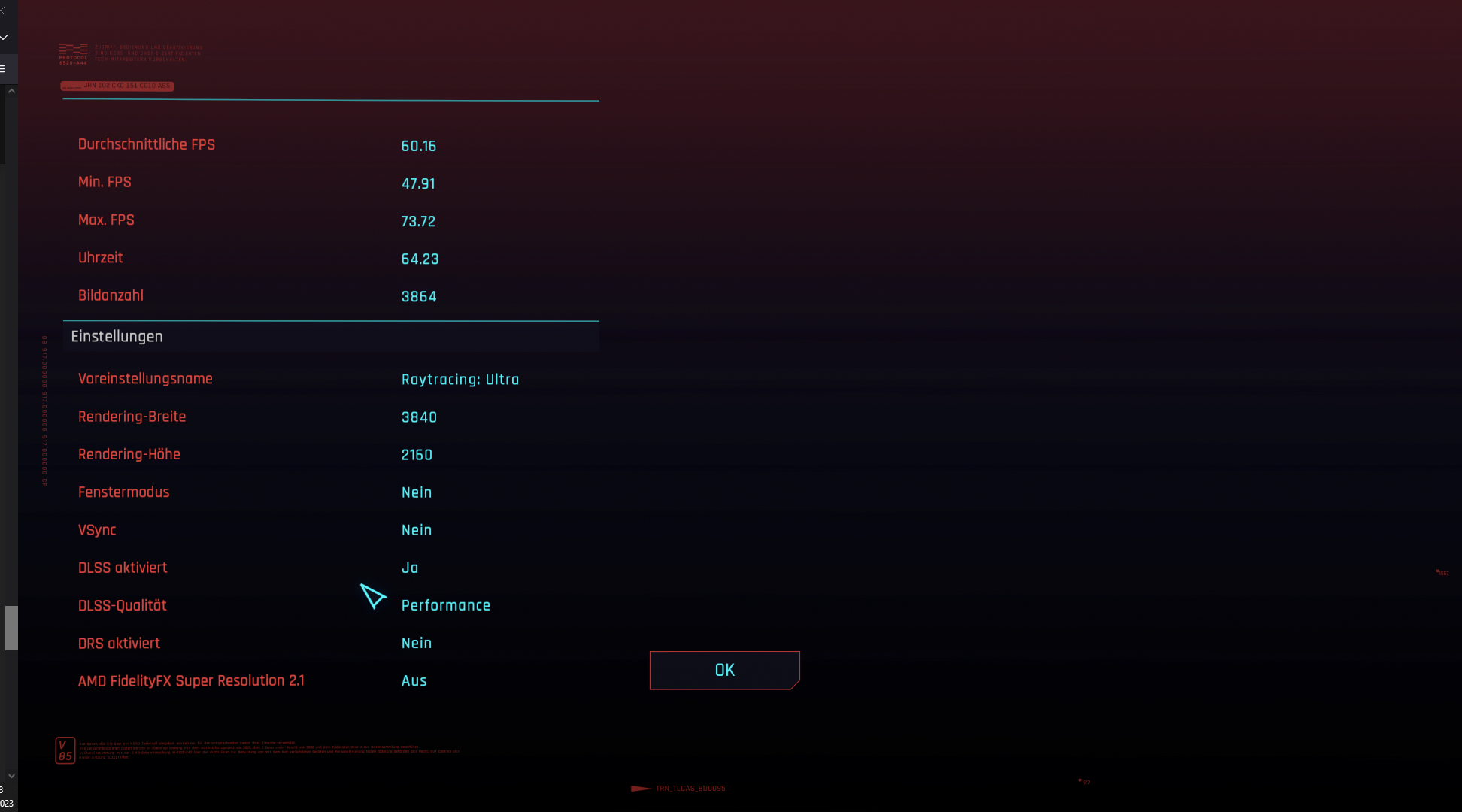Click the back chevron at the top left
The height and width of the screenshot is (812, 1462).
4,11
